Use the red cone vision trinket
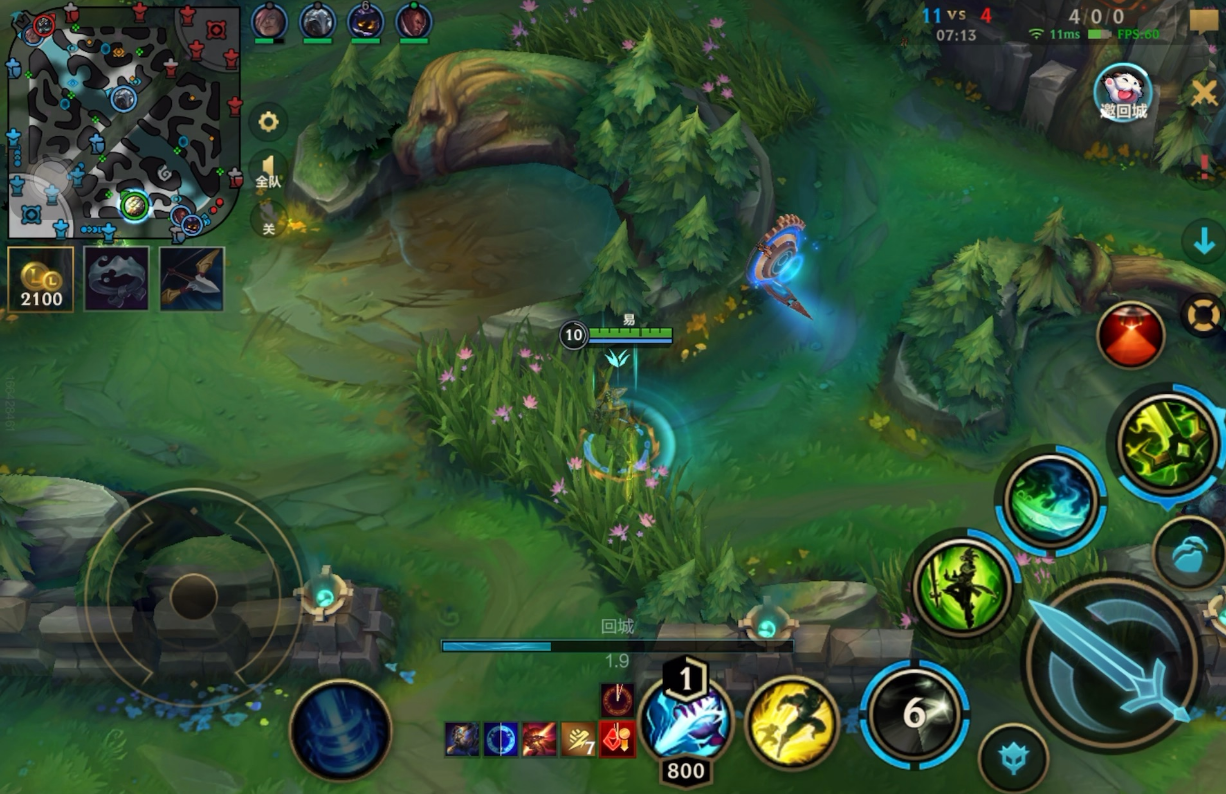Image resolution: width=1226 pixels, height=794 pixels. pyautogui.click(x=1131, y=335)
